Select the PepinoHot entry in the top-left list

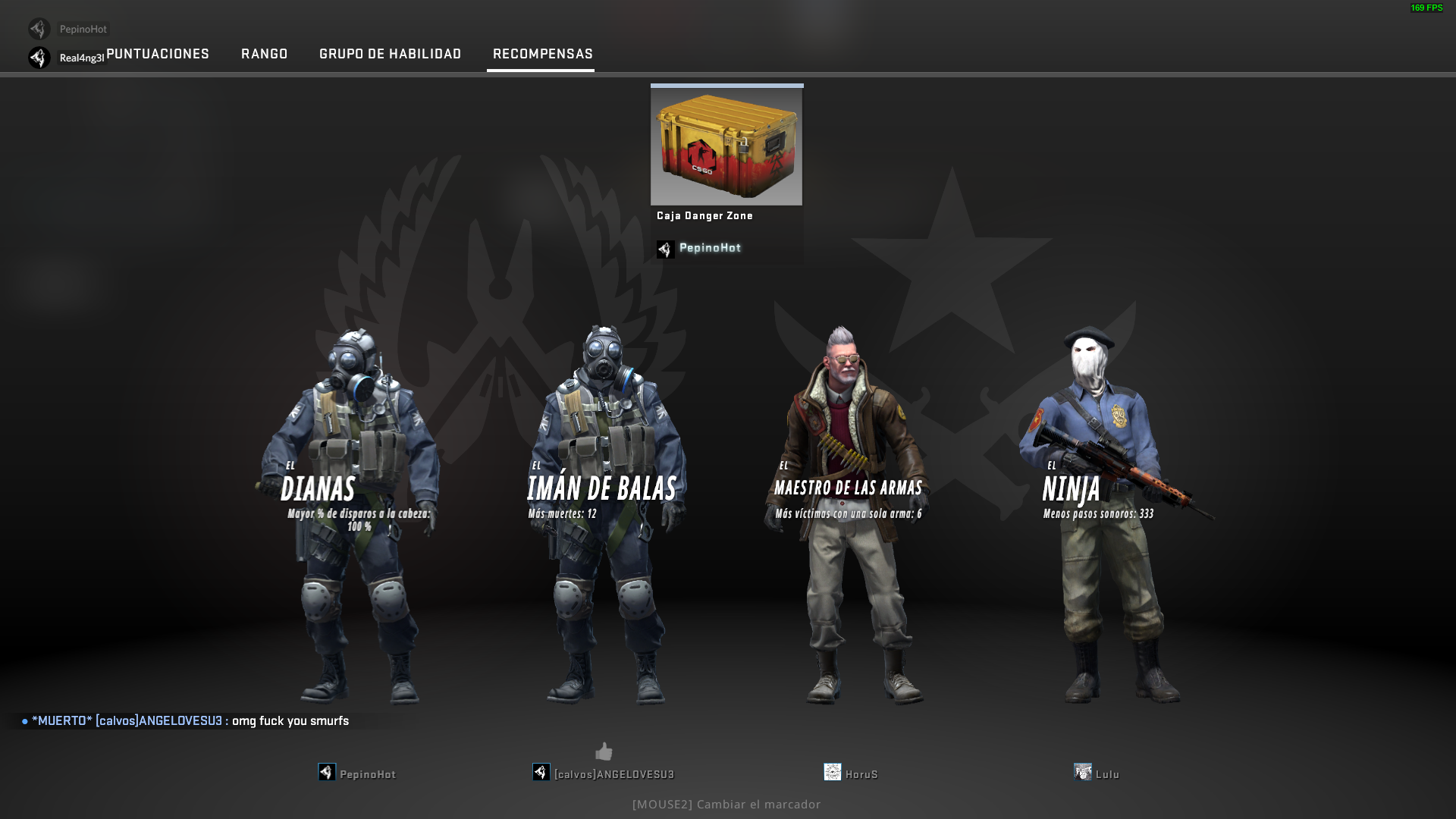tap(82, 30)
